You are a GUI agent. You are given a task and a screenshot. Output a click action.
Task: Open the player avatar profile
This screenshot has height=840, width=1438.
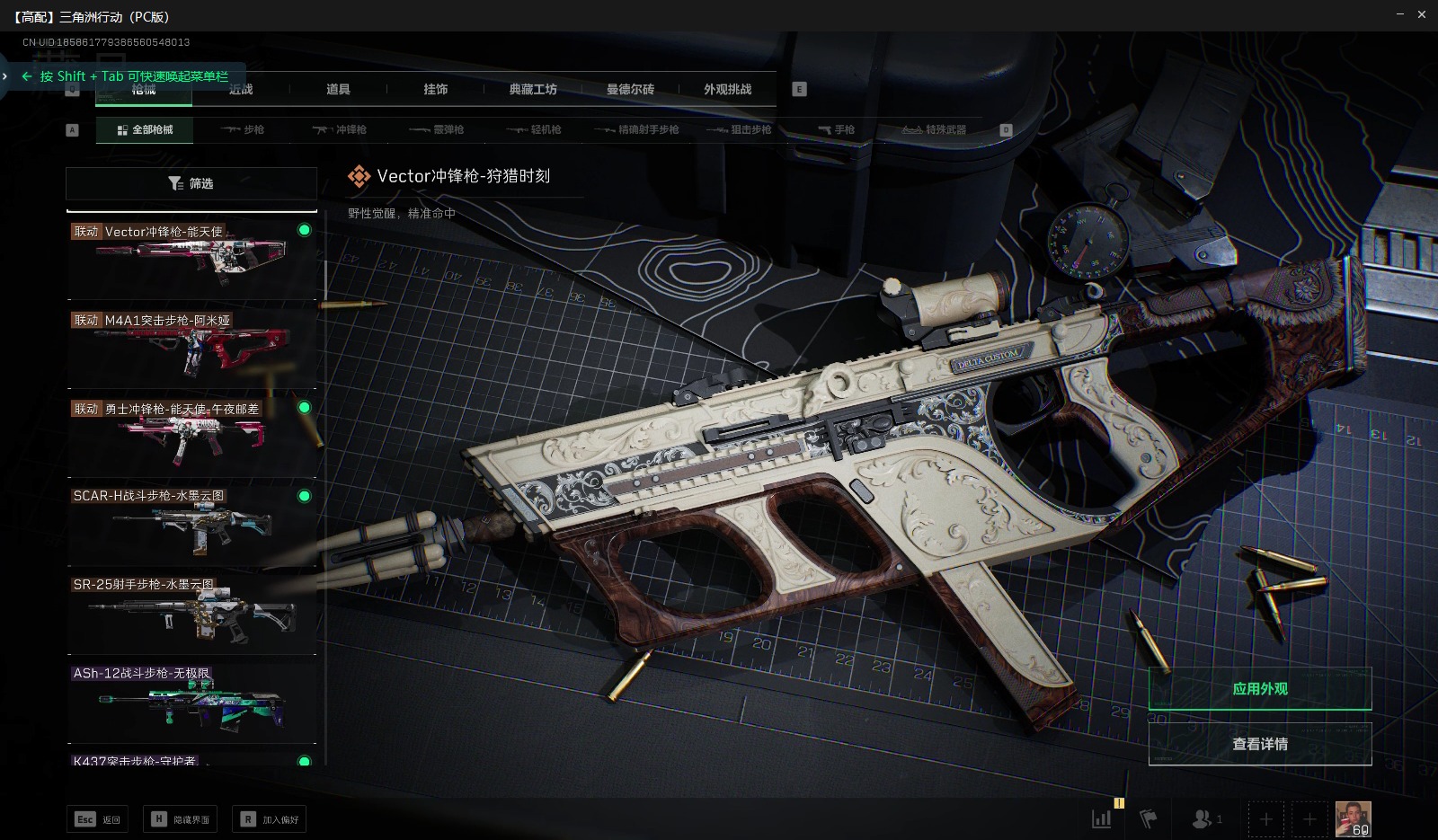click(x=1353, y=818)
